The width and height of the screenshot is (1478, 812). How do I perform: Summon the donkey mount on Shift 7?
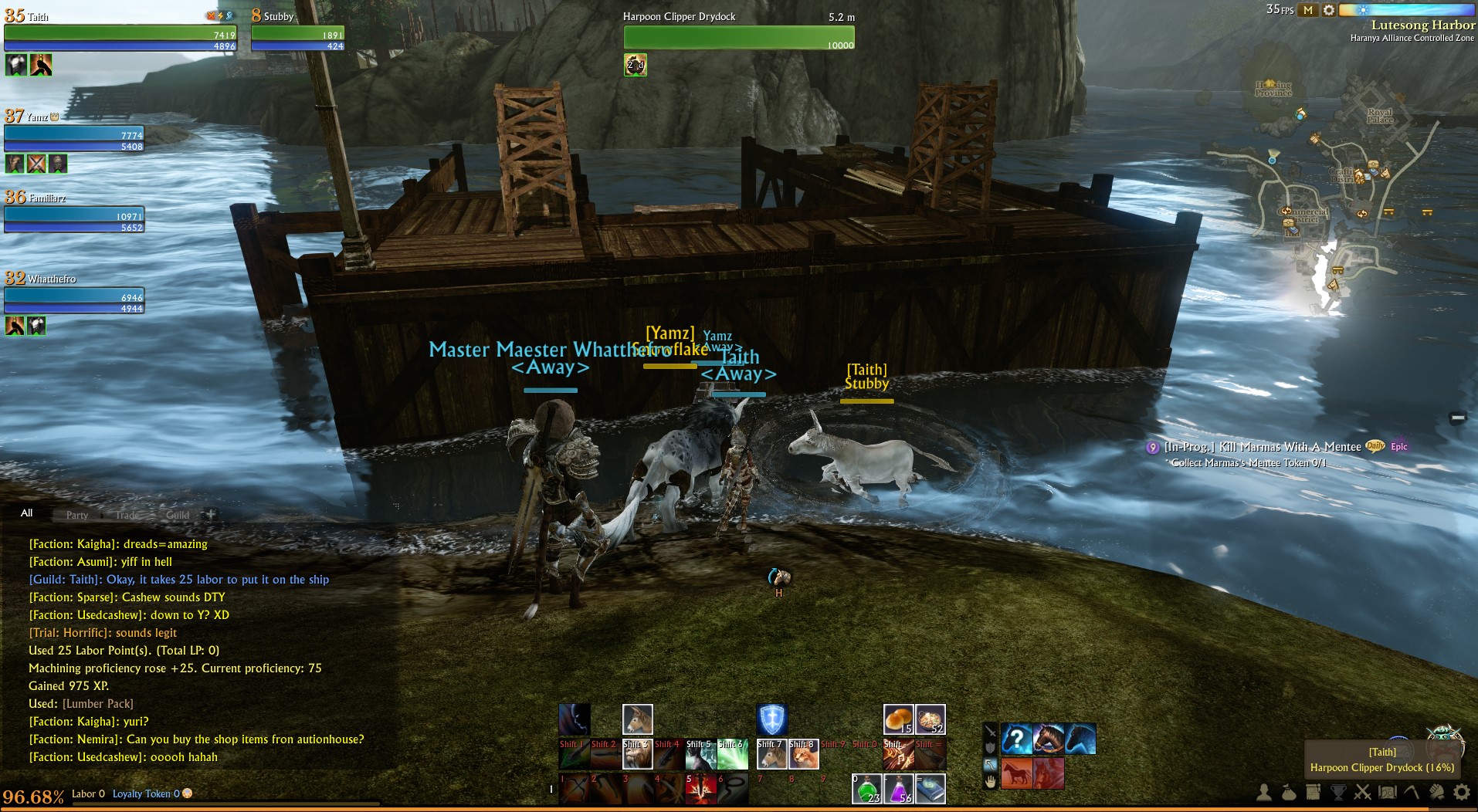[x=771, y=755]
